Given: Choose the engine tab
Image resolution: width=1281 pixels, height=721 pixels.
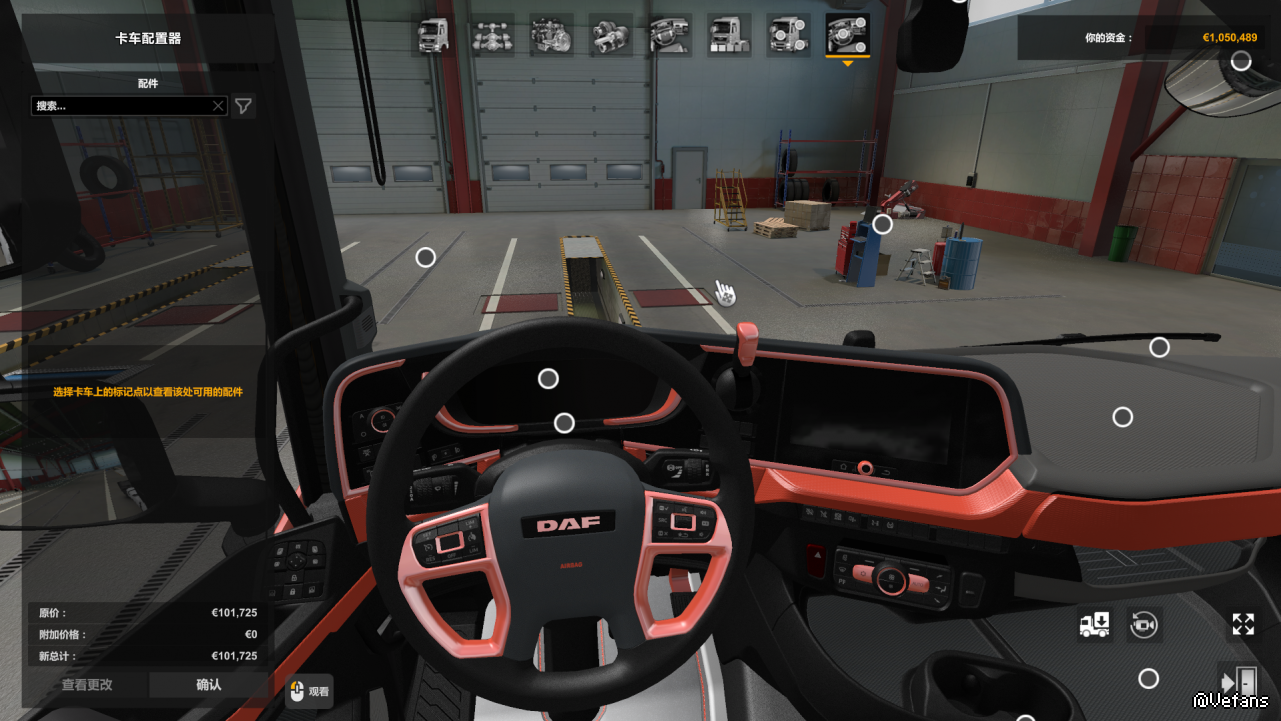Looking at the screenshot, I should point(551,36).
